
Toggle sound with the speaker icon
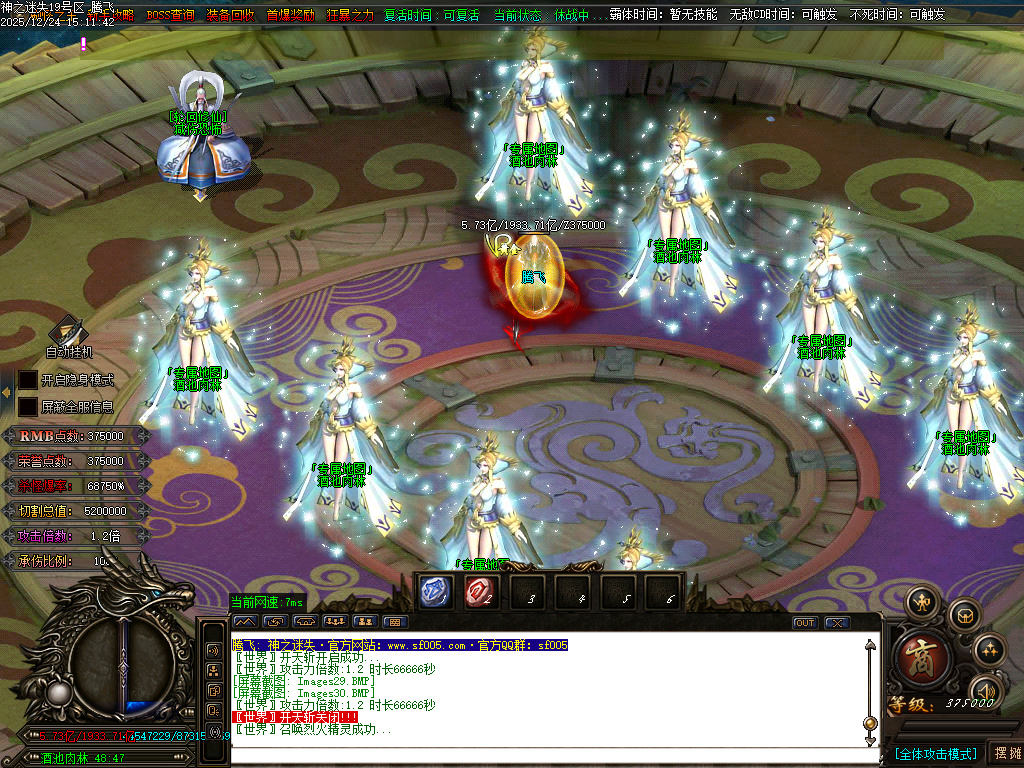click(x=985, y=691)
